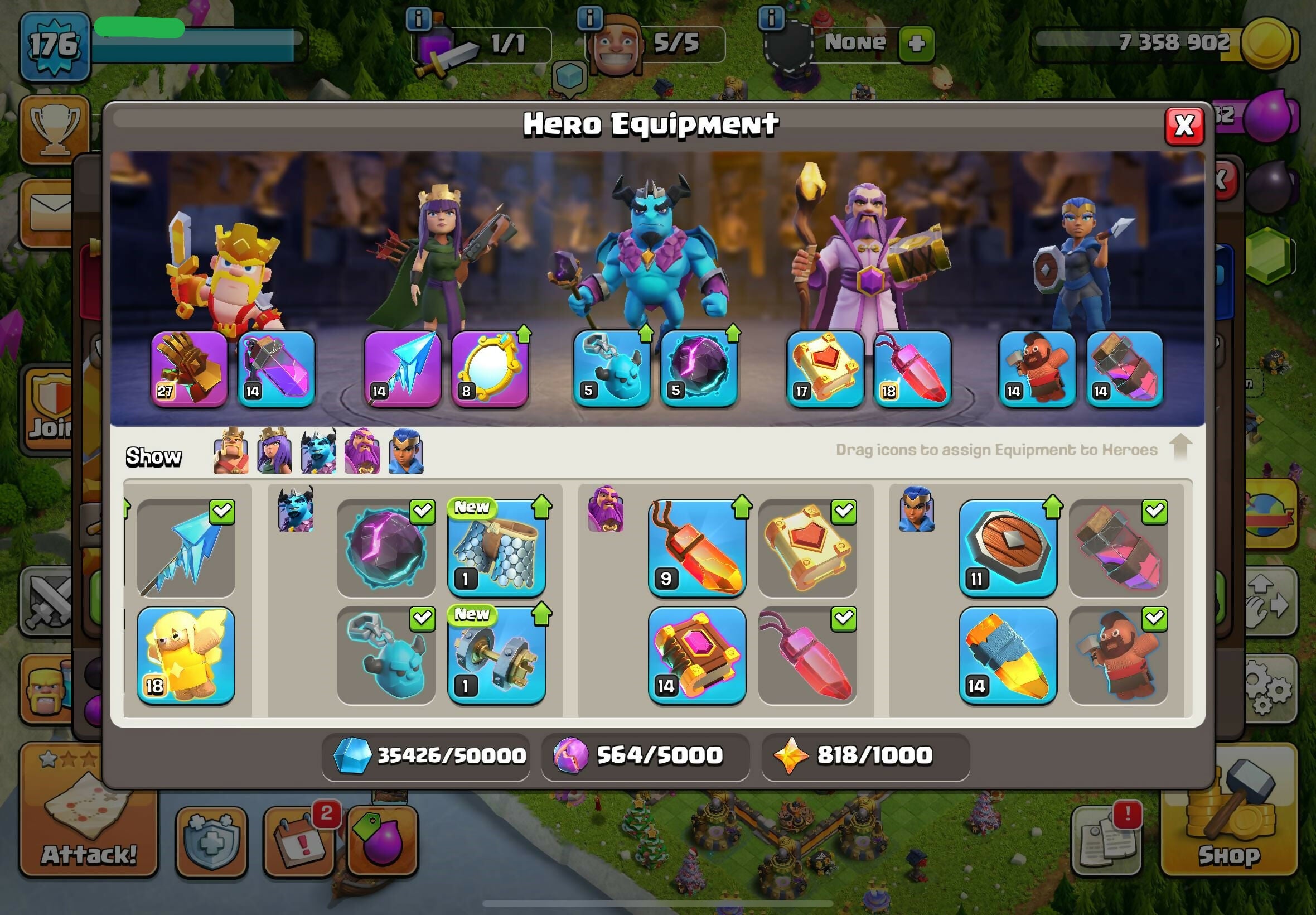Select the level 9 fire crystal pendant
Screen dimensions: 1316x915
(697, 548)
